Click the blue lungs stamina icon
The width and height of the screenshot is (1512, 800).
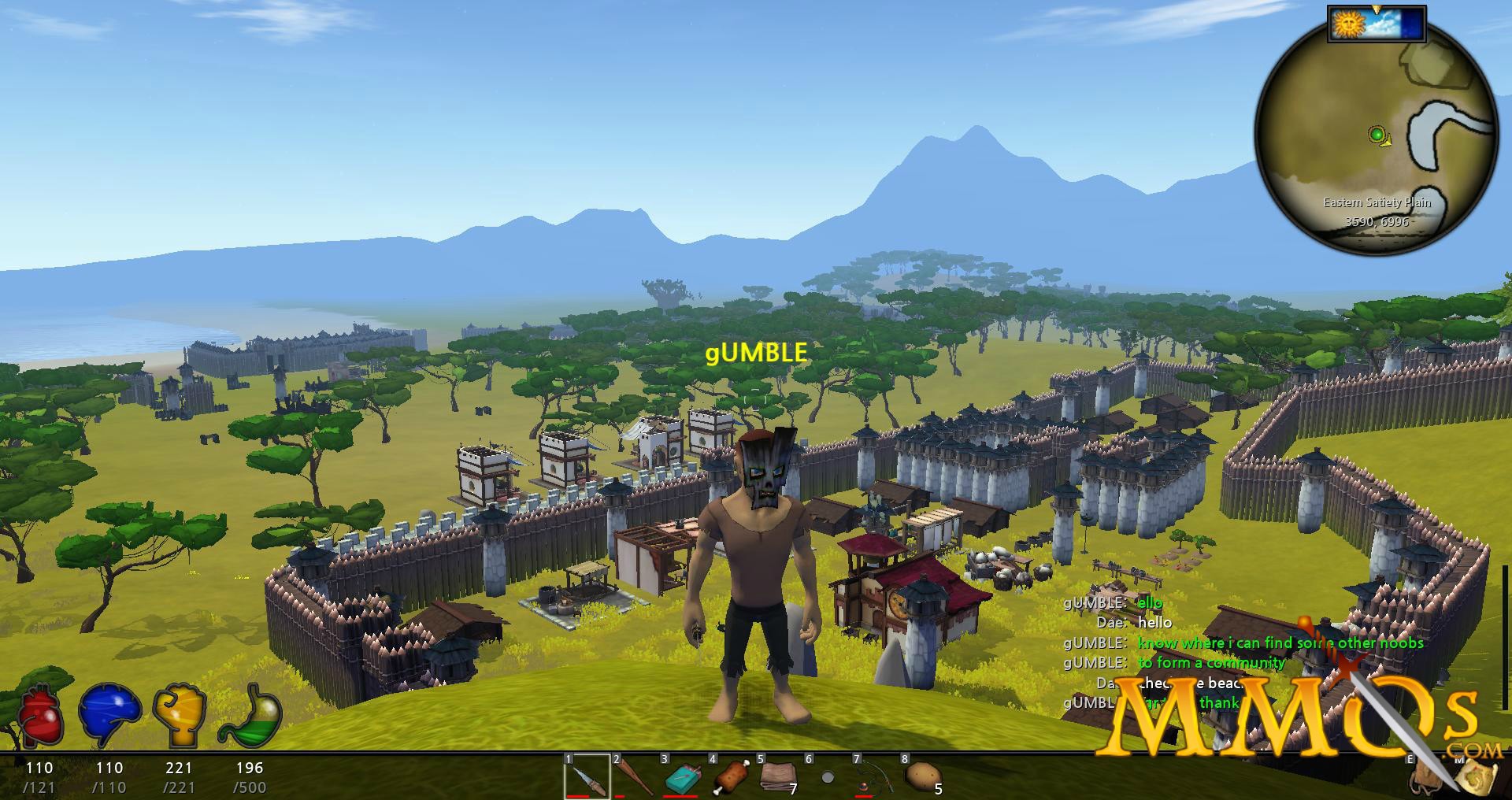point(109,716)
